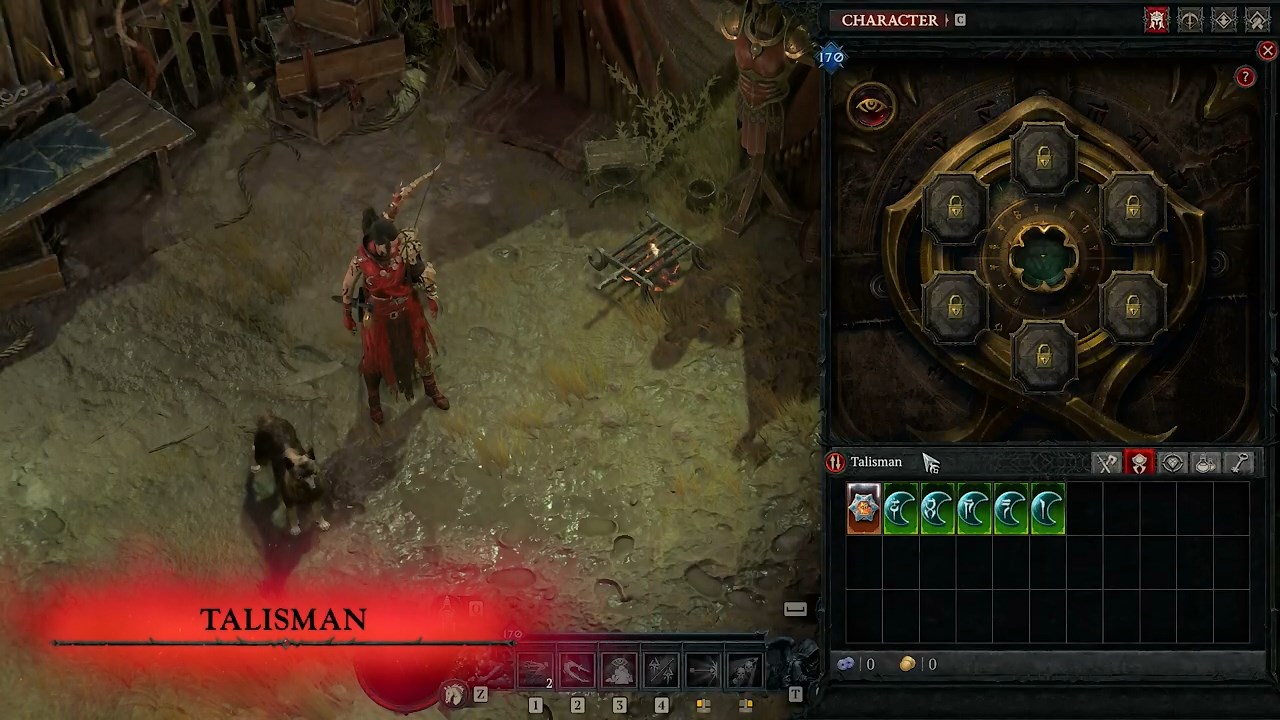Use the skull banner skill slot
The image size is (1280, 720).
click(745, 671)
